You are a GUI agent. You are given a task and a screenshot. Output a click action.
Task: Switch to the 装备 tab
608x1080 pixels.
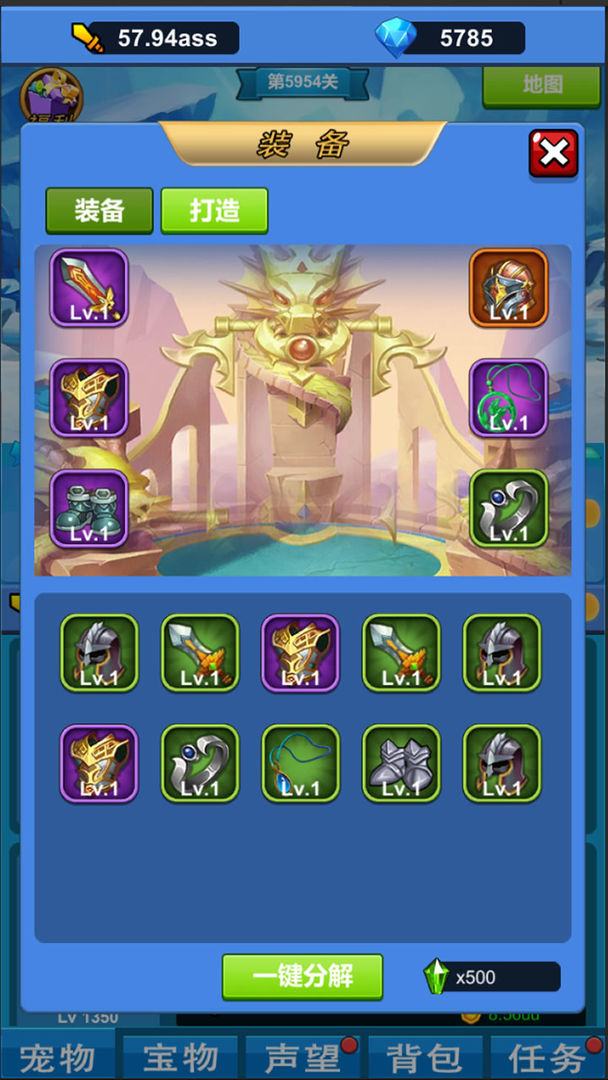tap(99, 210)
